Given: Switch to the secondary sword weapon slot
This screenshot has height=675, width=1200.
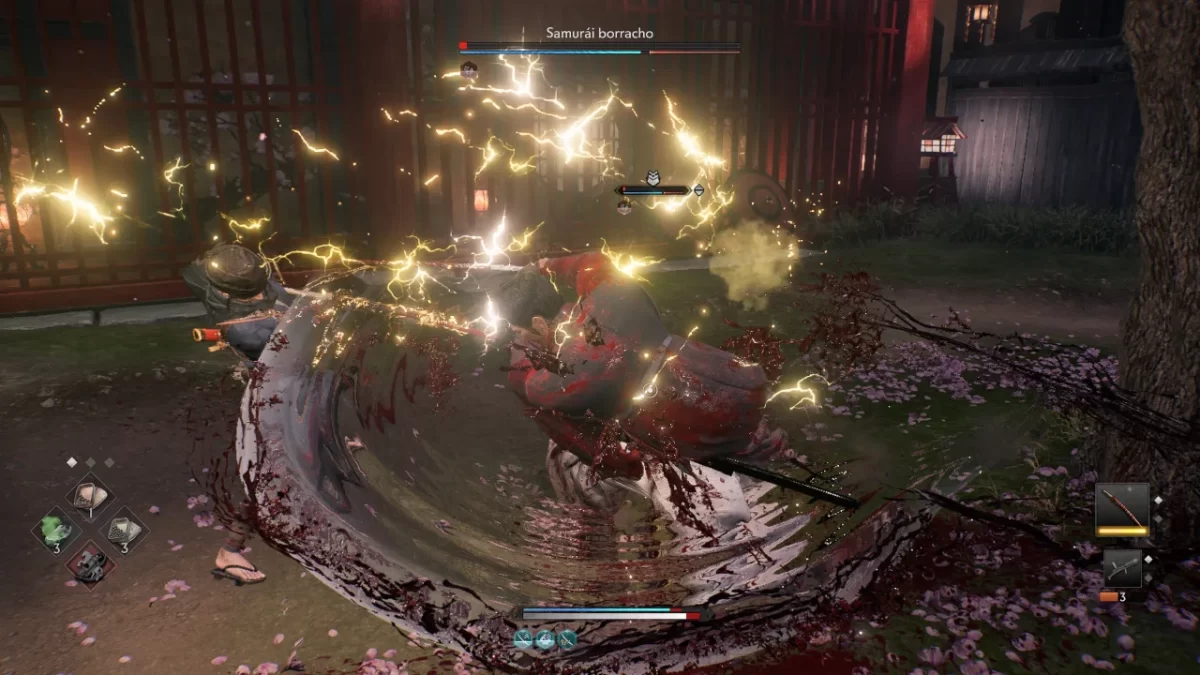Looking at the screenshot, I should [x=1122, y=567].
